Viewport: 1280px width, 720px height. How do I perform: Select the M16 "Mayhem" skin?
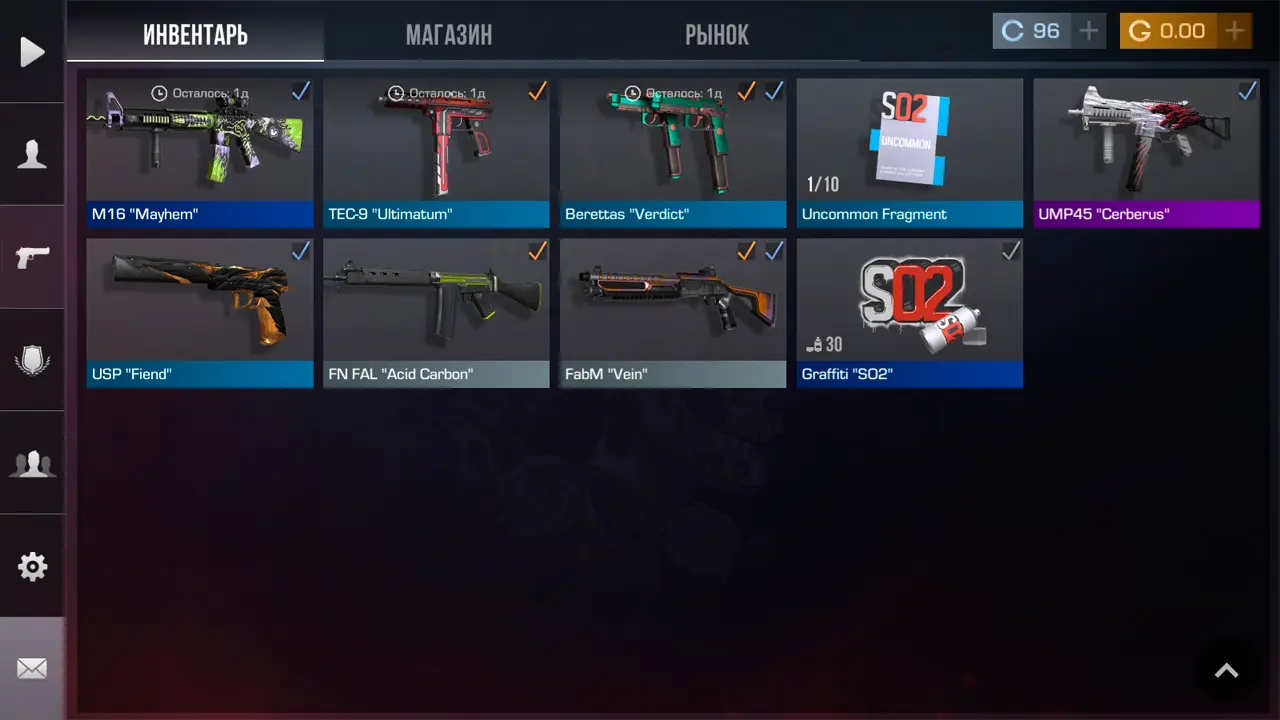[x=200, y=152]
